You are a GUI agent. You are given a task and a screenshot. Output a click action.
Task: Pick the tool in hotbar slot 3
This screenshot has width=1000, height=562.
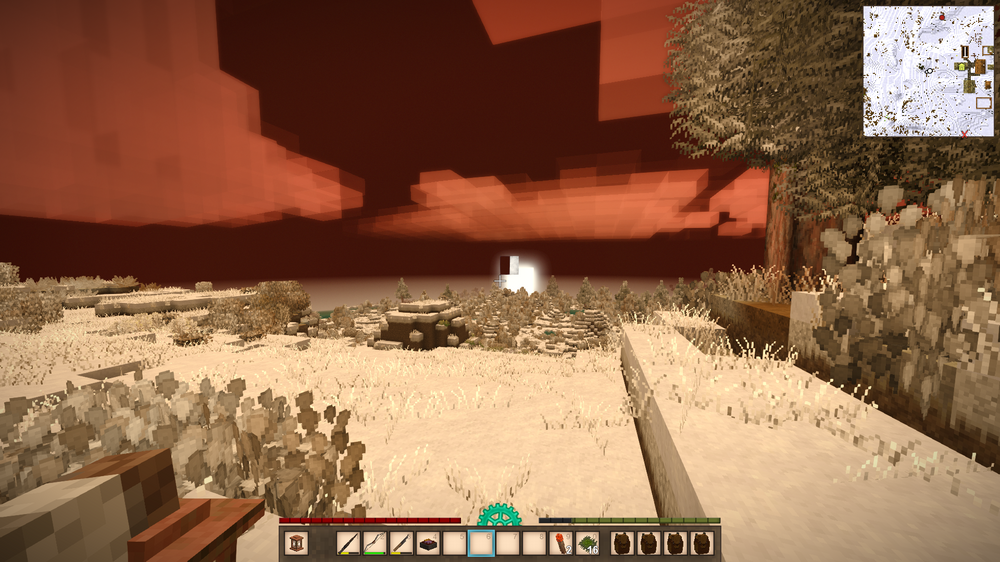click(402, 543)
